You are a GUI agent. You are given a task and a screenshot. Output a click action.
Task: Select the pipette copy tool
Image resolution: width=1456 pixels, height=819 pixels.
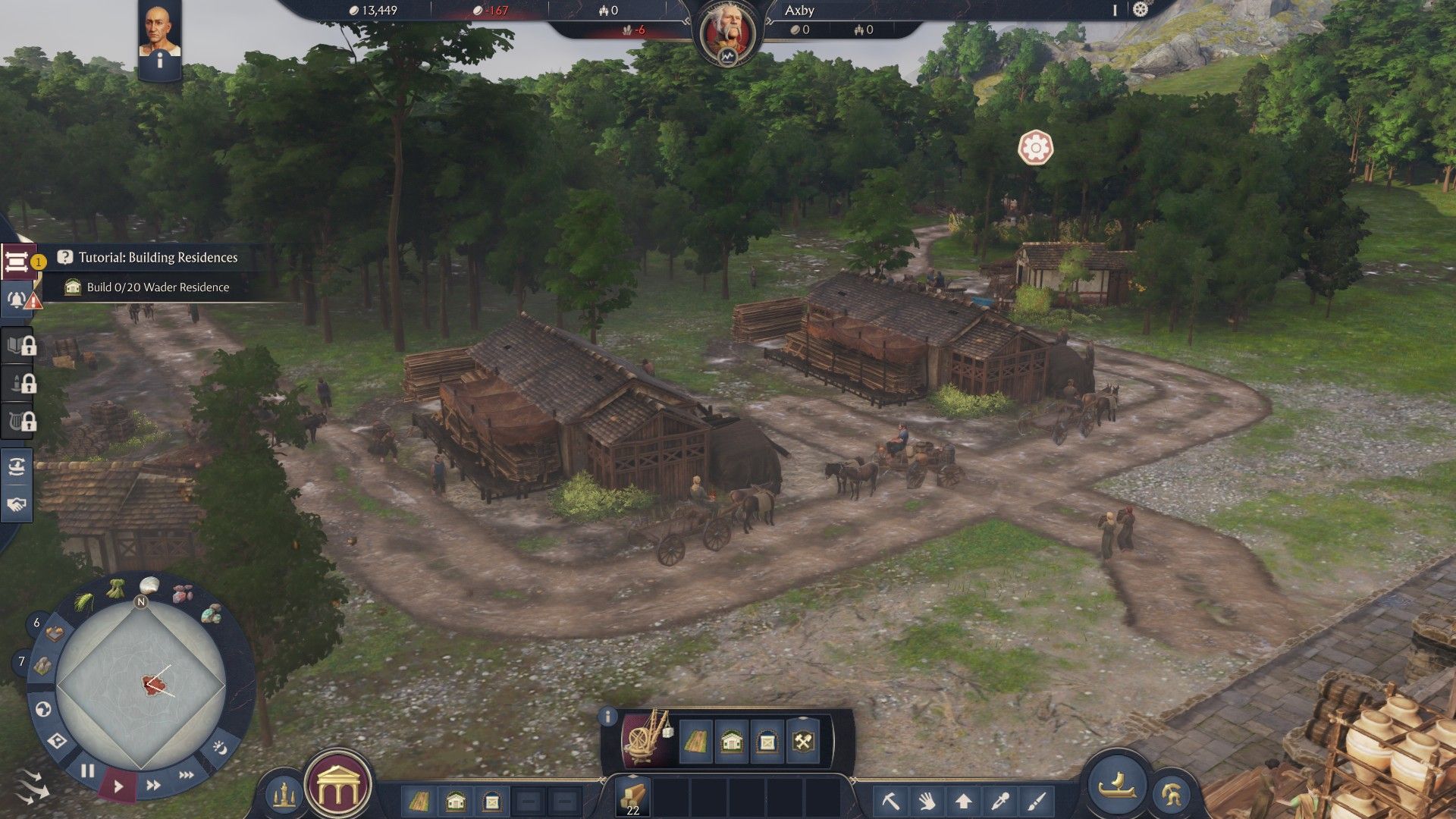click(999, 801)
